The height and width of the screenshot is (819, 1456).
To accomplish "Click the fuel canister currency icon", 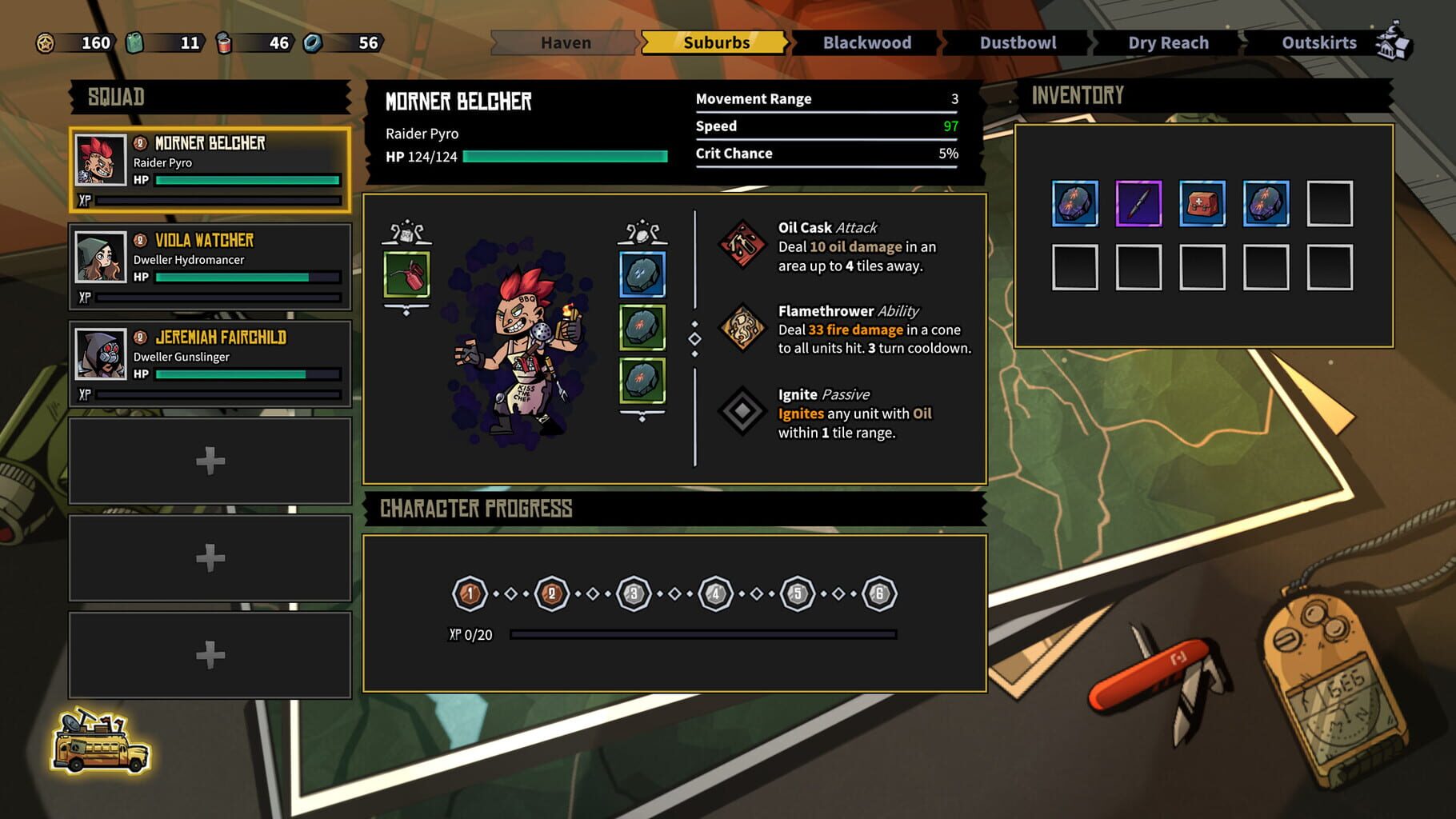I will point(133,42).
